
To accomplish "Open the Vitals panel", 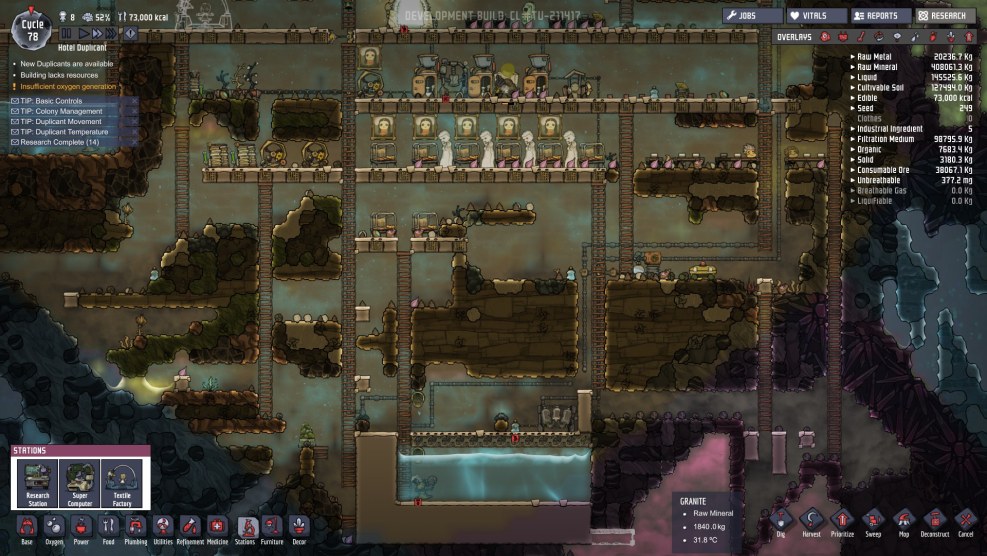I will point(815,16).
